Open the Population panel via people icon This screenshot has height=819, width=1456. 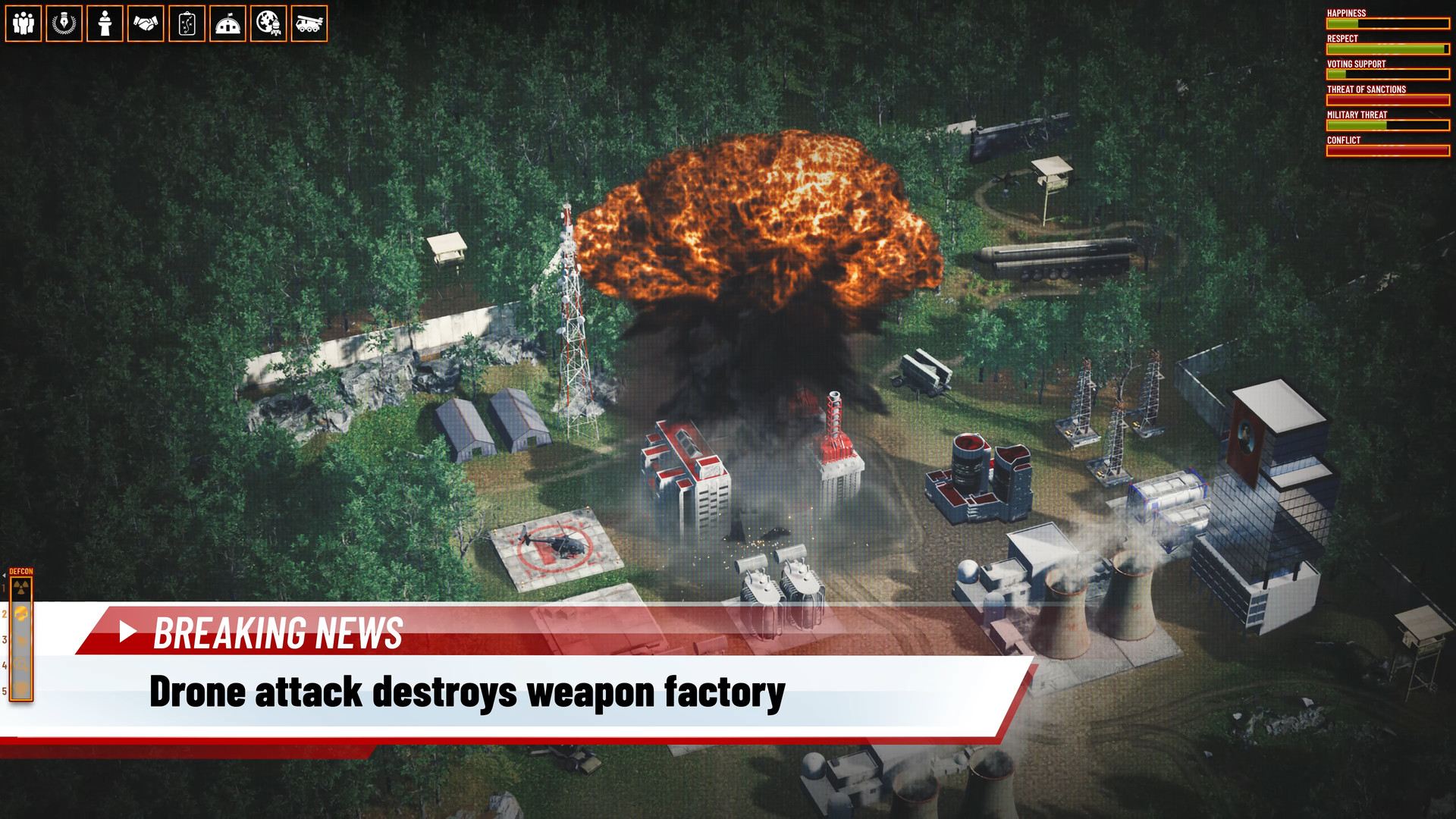click(x=24, y=24)
